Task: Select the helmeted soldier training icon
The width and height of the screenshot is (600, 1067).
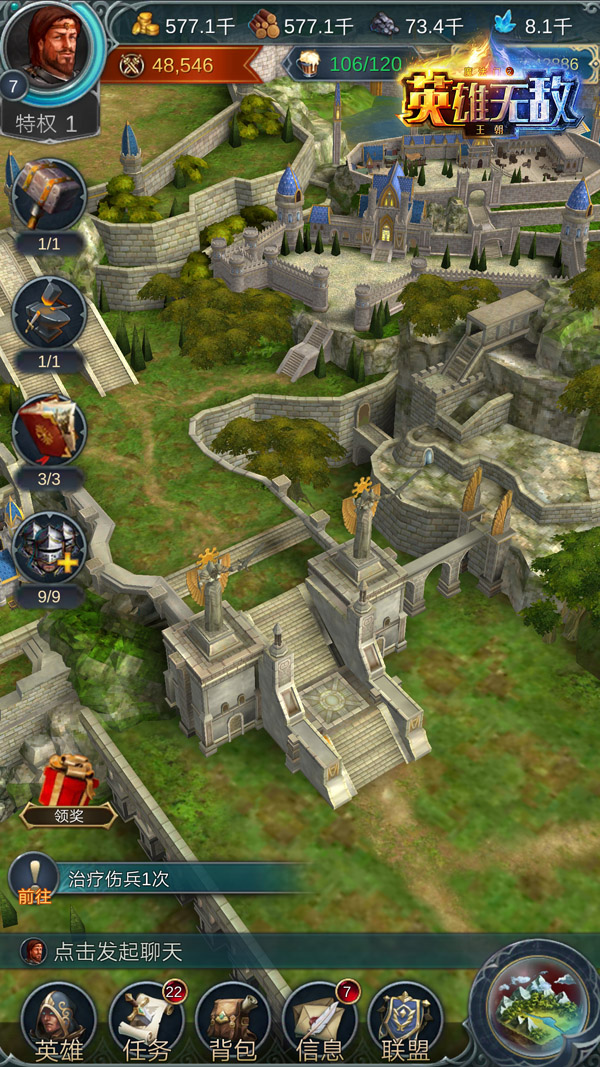Action: (x=49, y=548)
